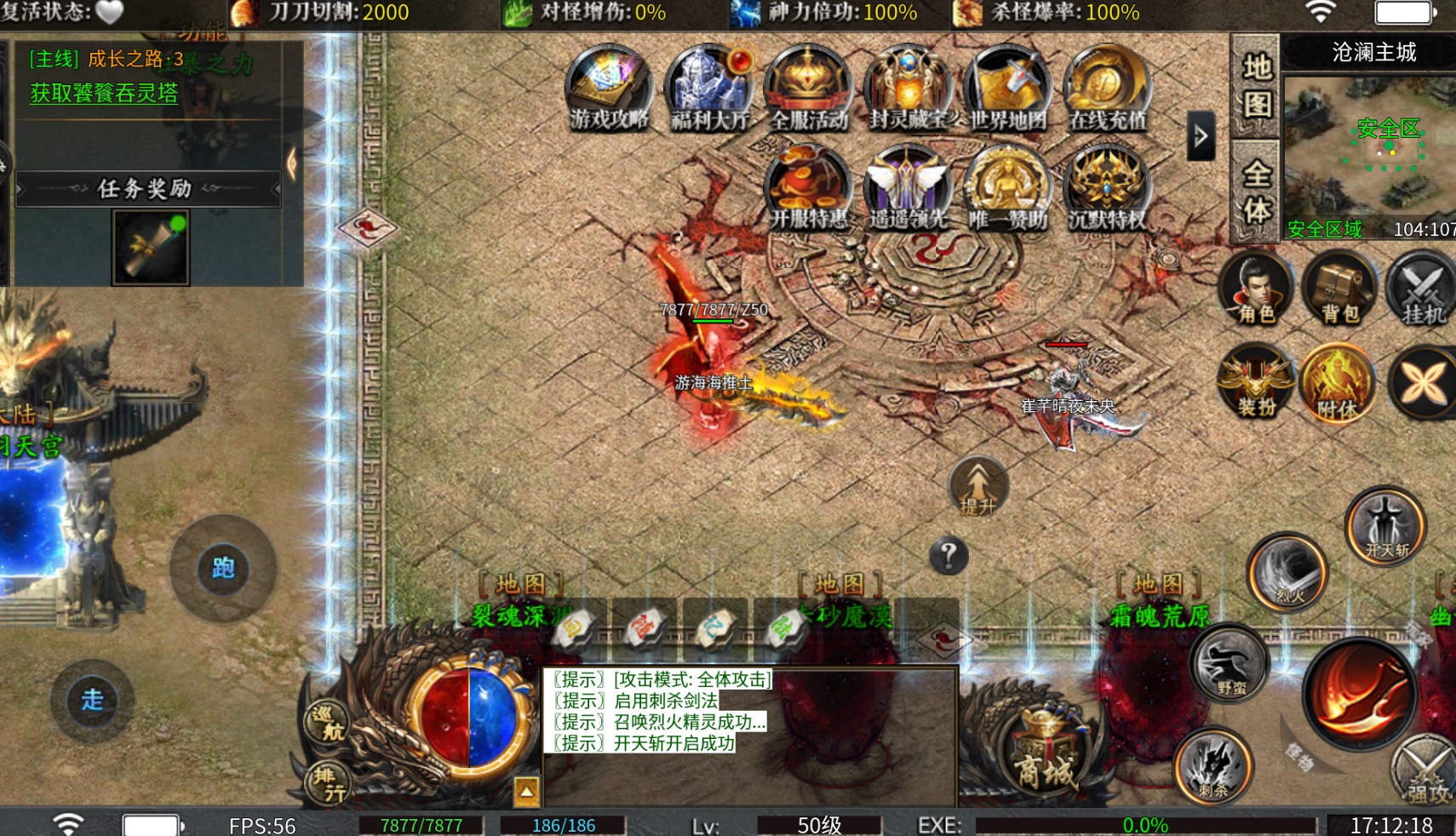Switch to the 地图 map tab

pos(1256,86)
